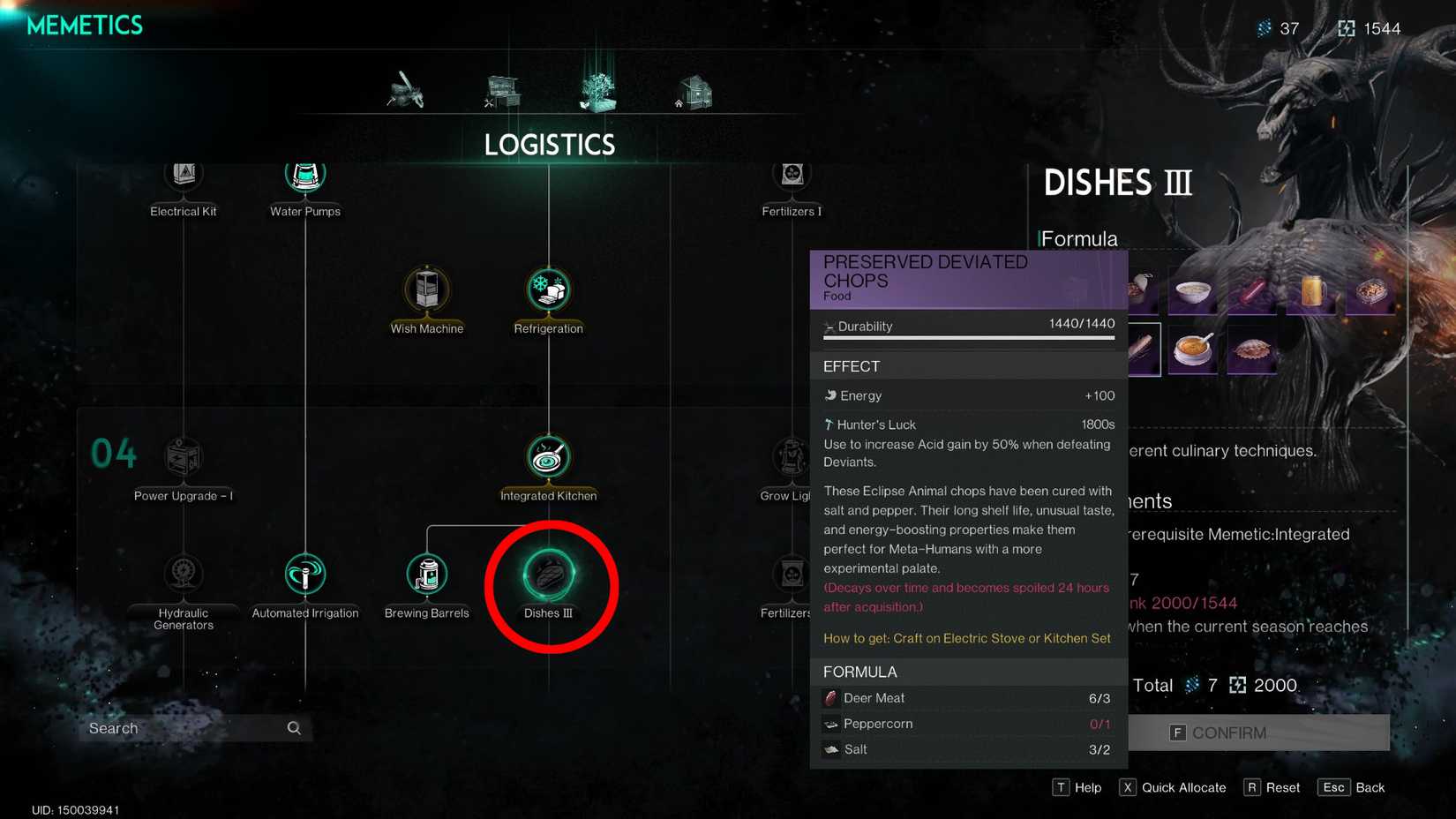
Task: Select the Fertilizers I node
Action: coord(792,174)
